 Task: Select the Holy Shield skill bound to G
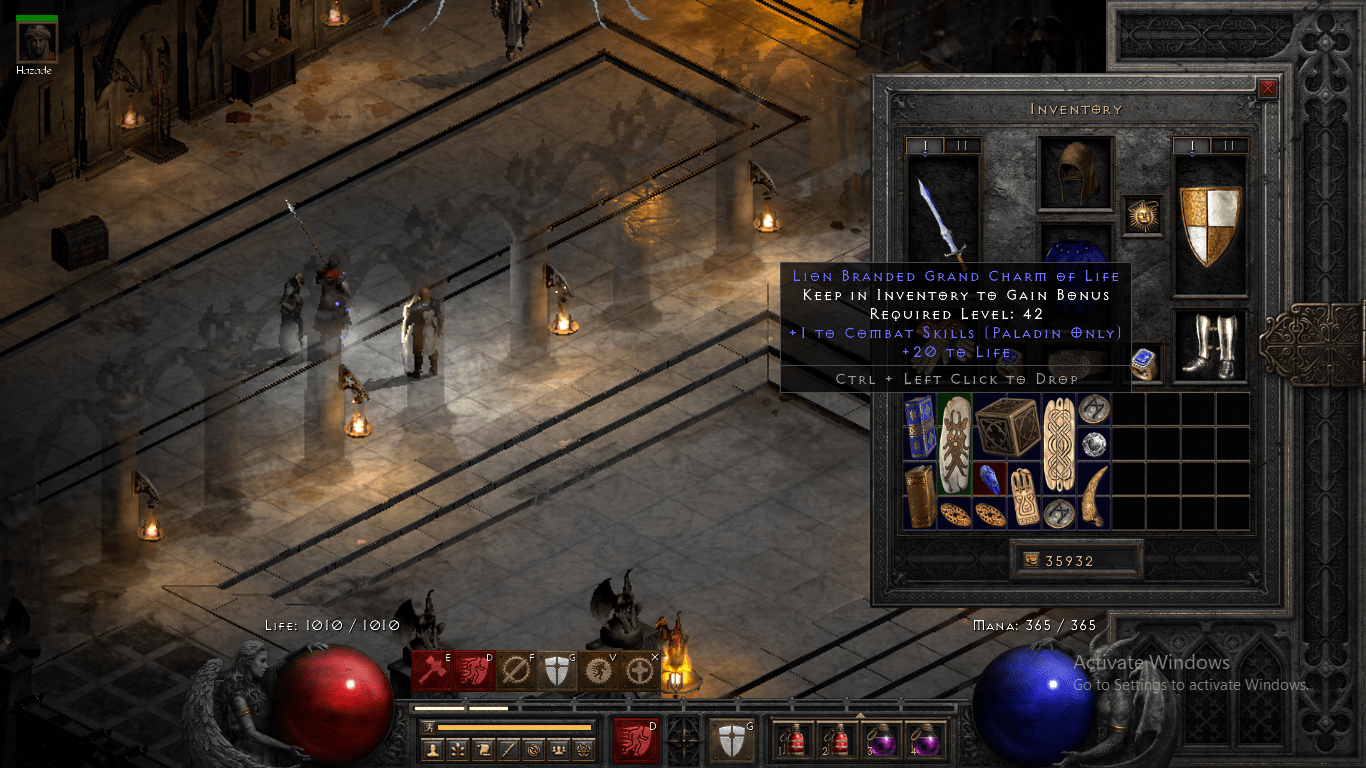558,672
